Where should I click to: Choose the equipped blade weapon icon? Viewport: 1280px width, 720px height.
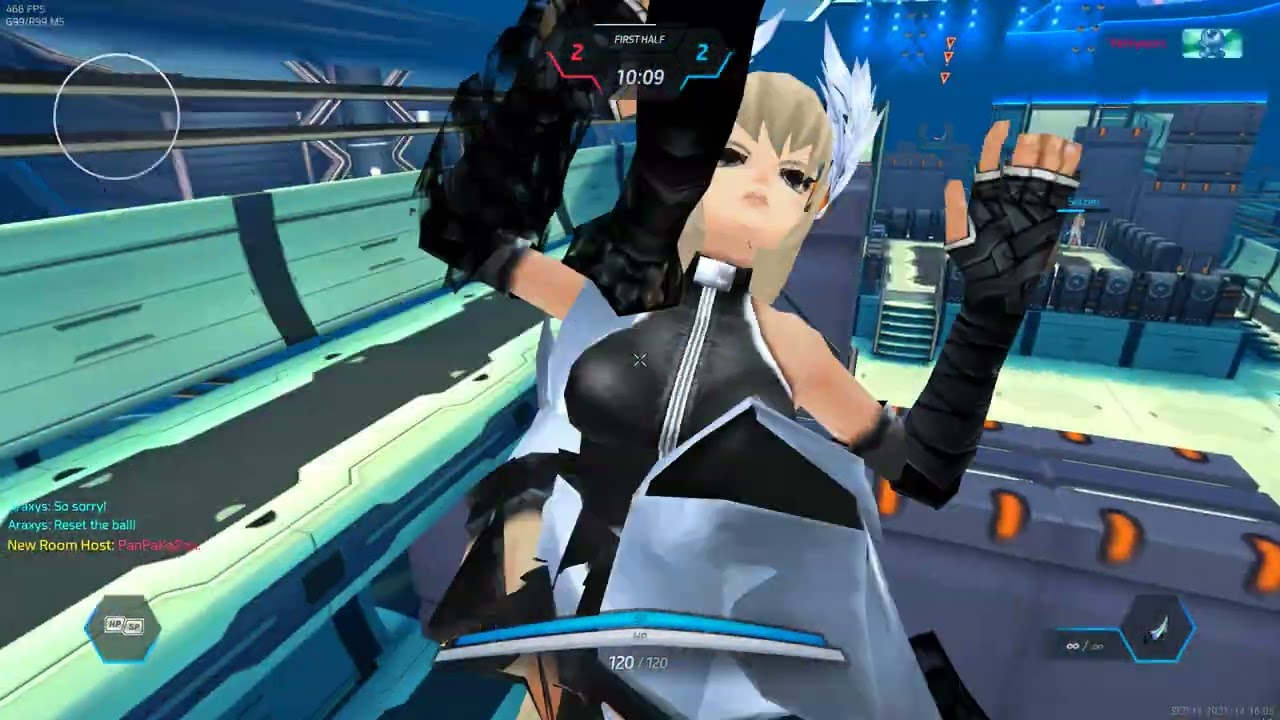1160,629
